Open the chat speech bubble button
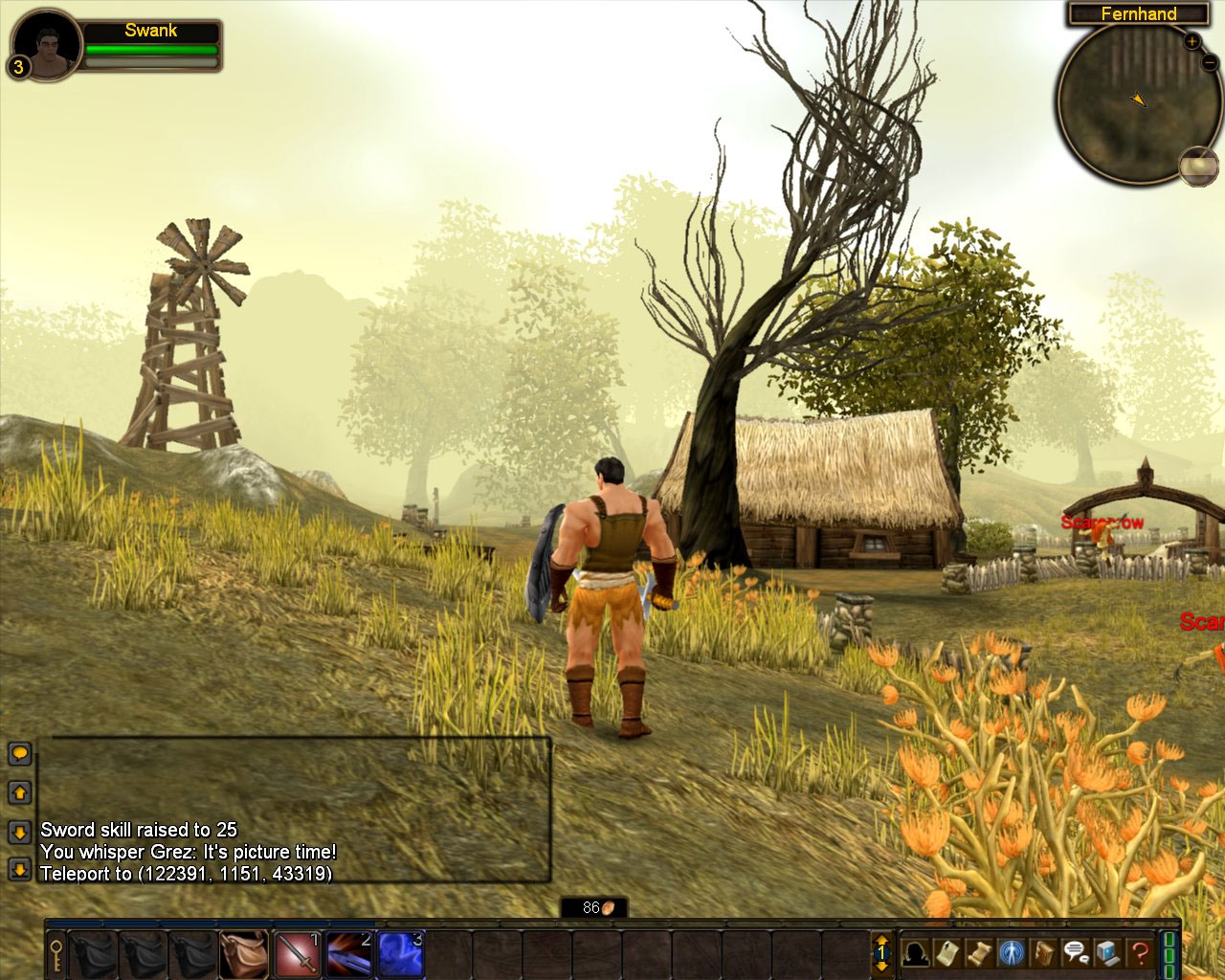This screenshot has width=1225, height=980. click(x=19, y=754)
